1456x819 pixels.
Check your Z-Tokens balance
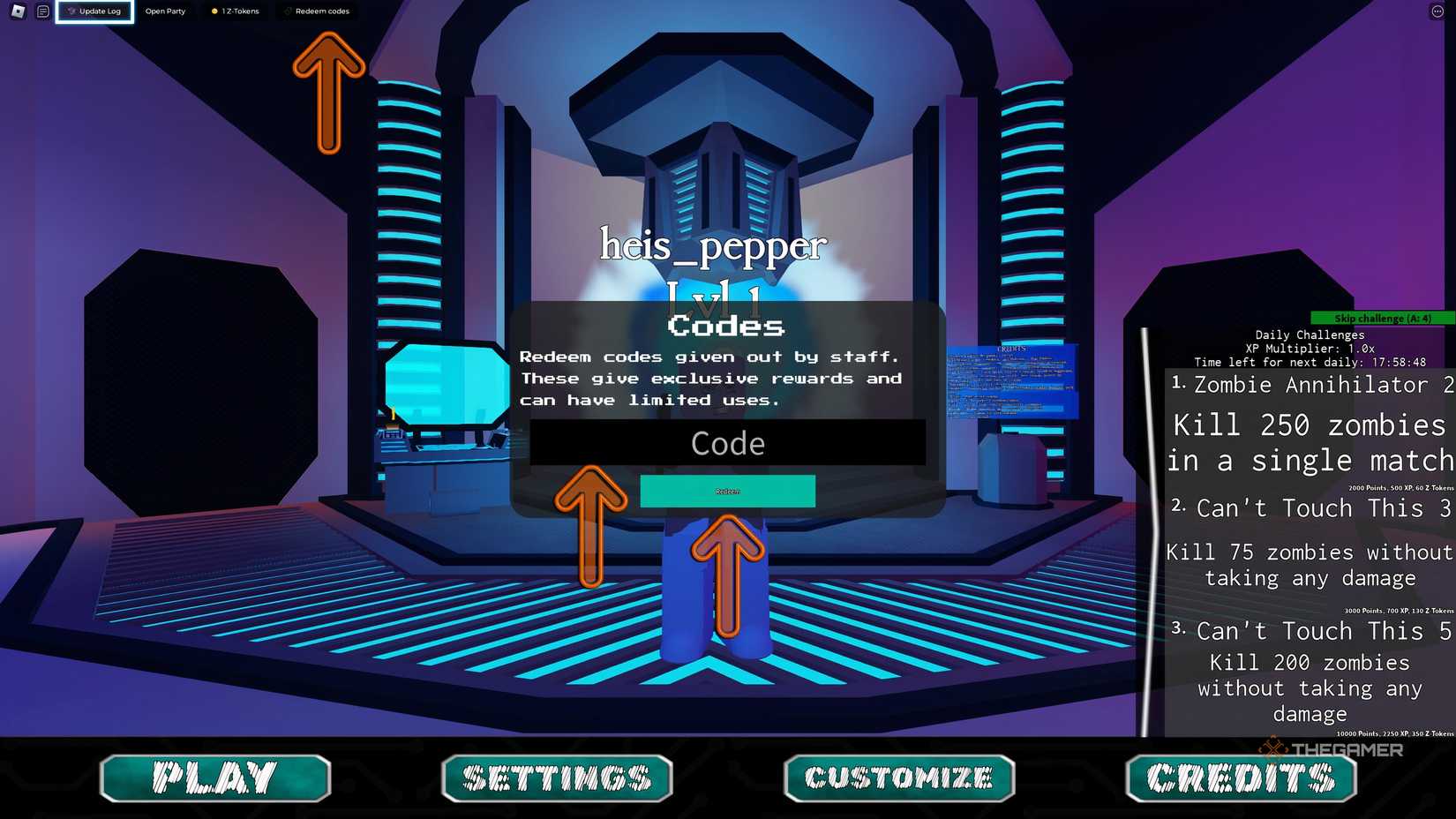coord(236,11)
